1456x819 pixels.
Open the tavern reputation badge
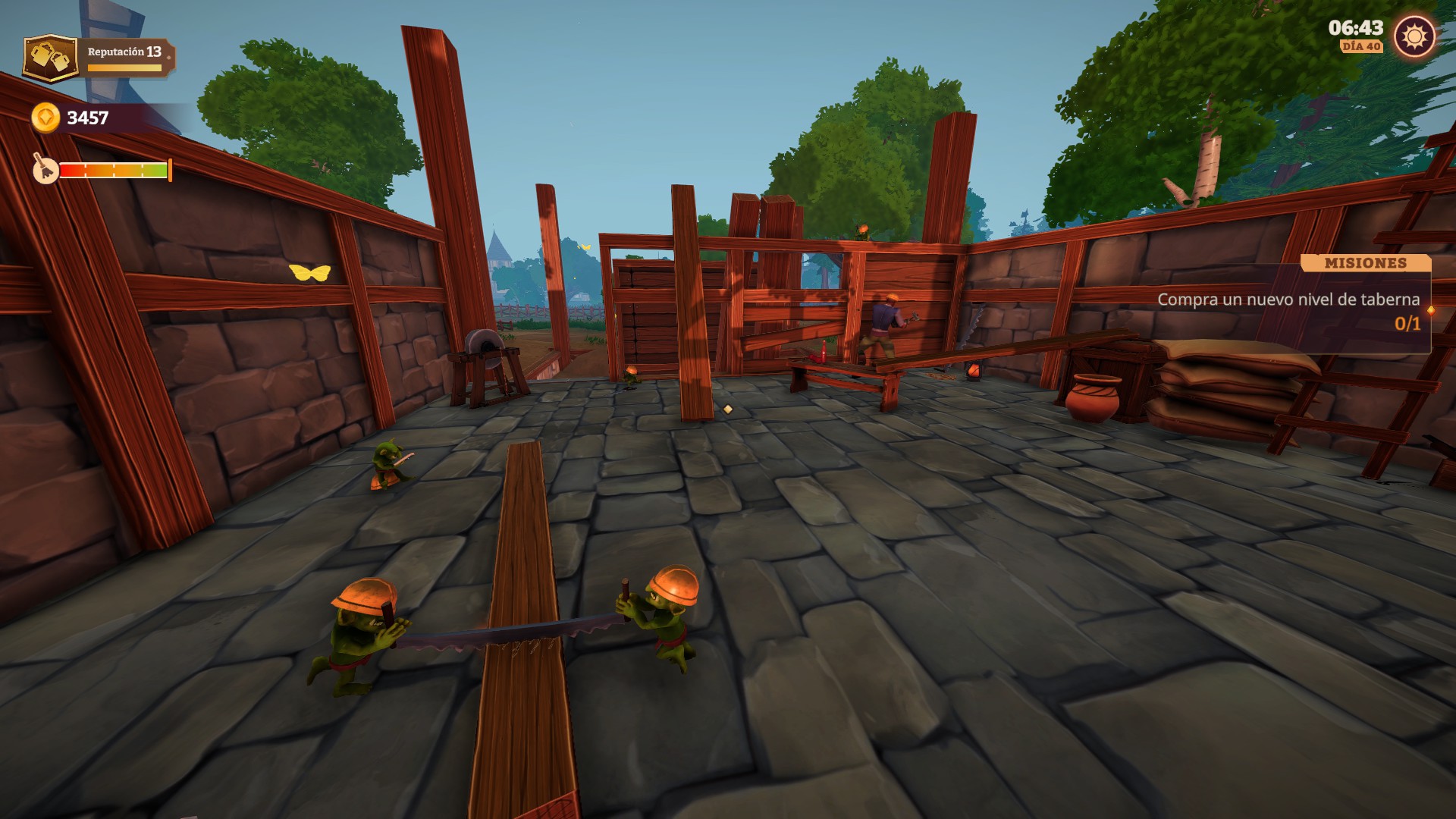click(50, 58)
